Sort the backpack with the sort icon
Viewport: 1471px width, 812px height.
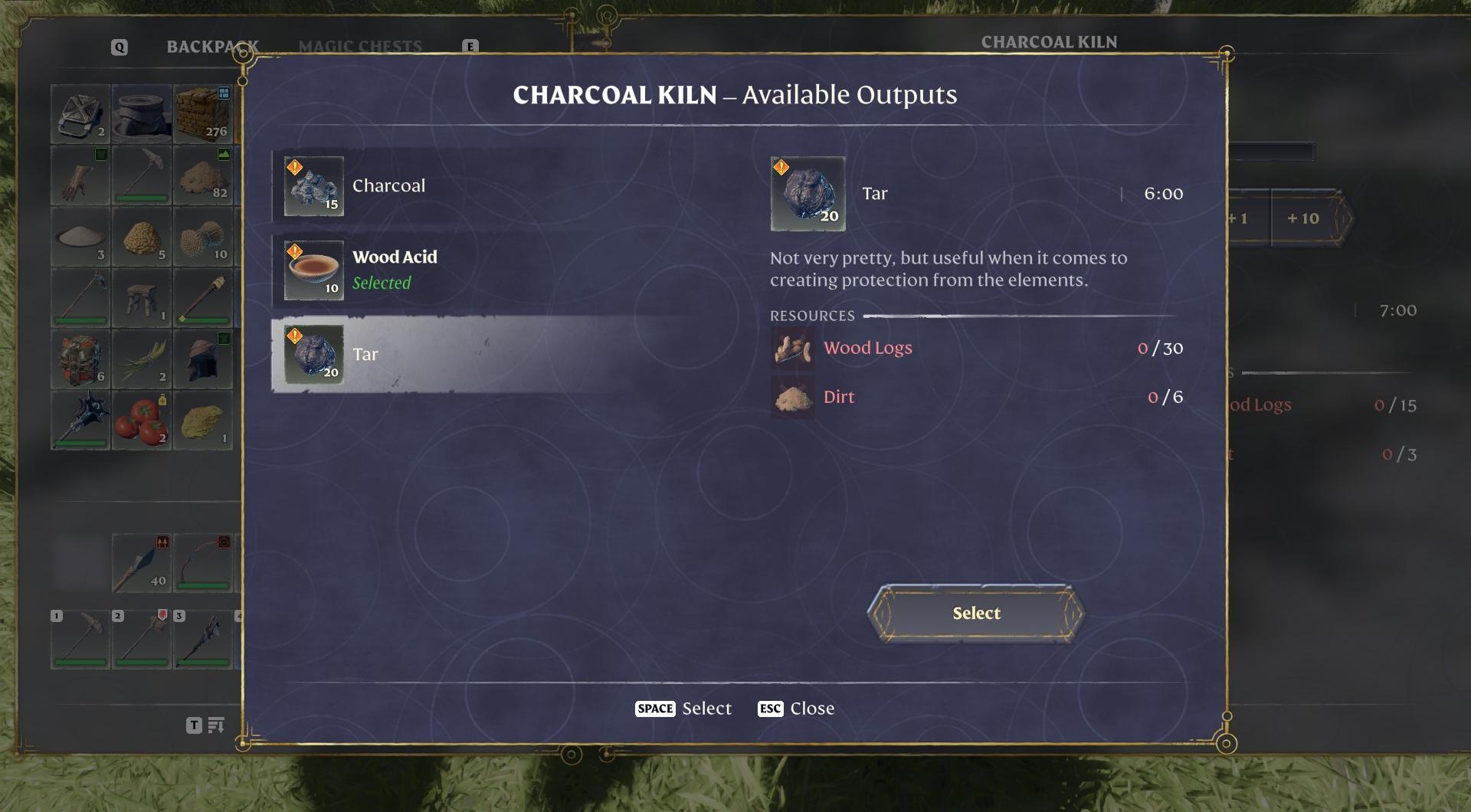(216, 725)
